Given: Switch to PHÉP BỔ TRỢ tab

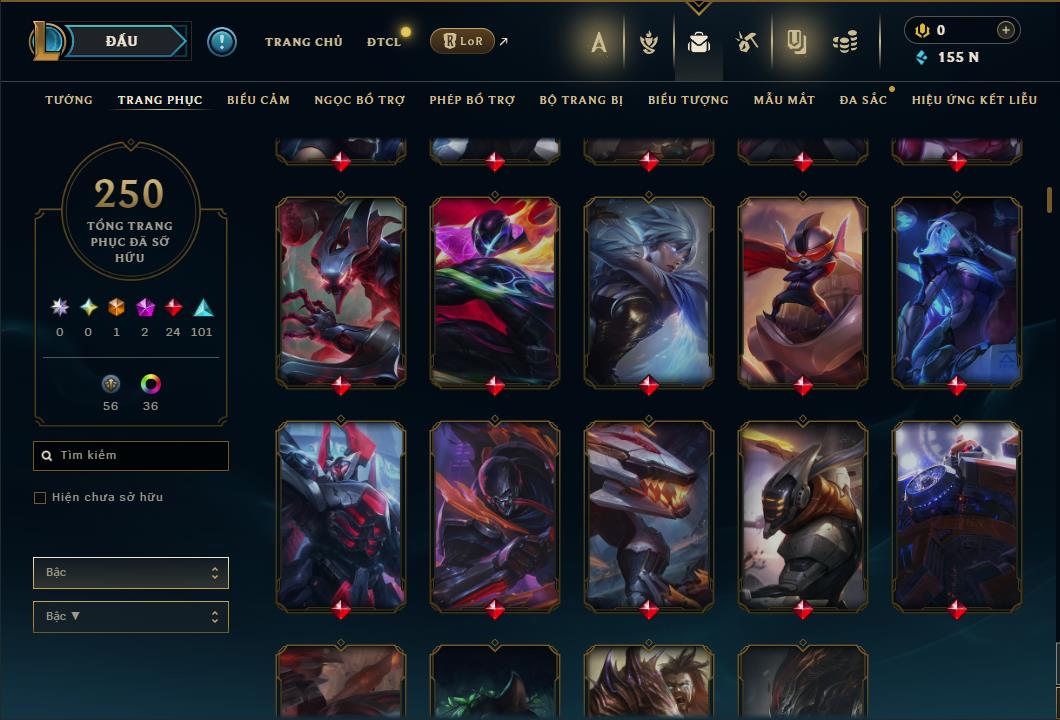Looking at the screenshot, I should [x=472, y=100].
